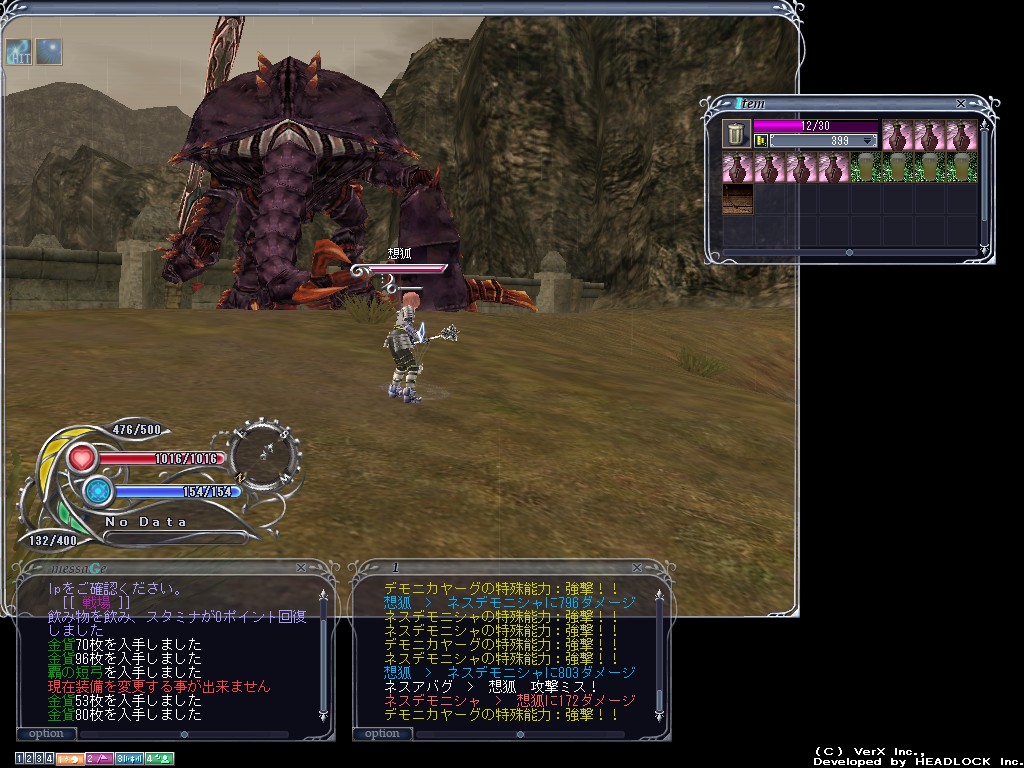Adjust the Item window bottom slider handle
1024x768 pixels.
pos(849,252)
